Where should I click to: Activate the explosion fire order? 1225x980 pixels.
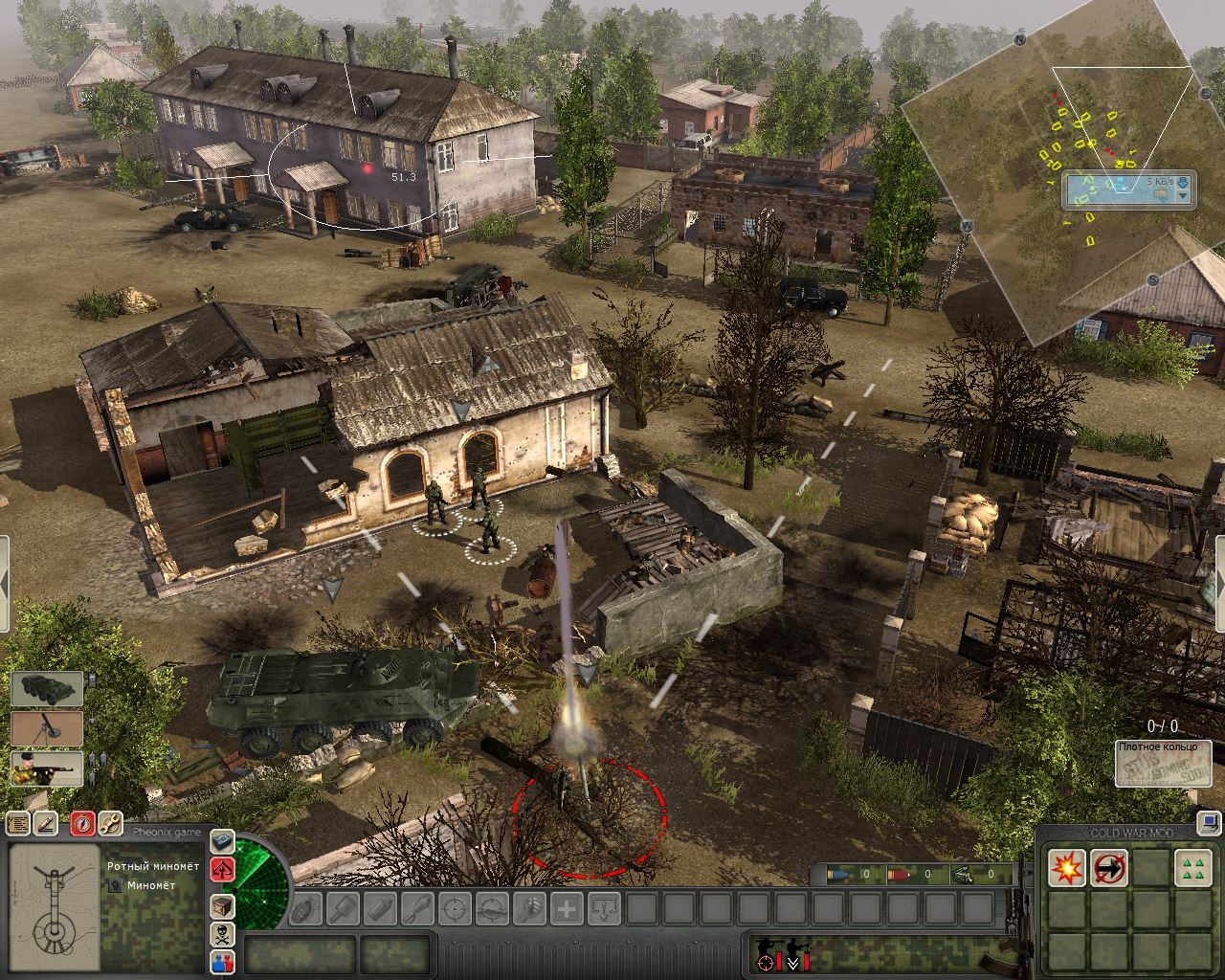(1065, 868)
